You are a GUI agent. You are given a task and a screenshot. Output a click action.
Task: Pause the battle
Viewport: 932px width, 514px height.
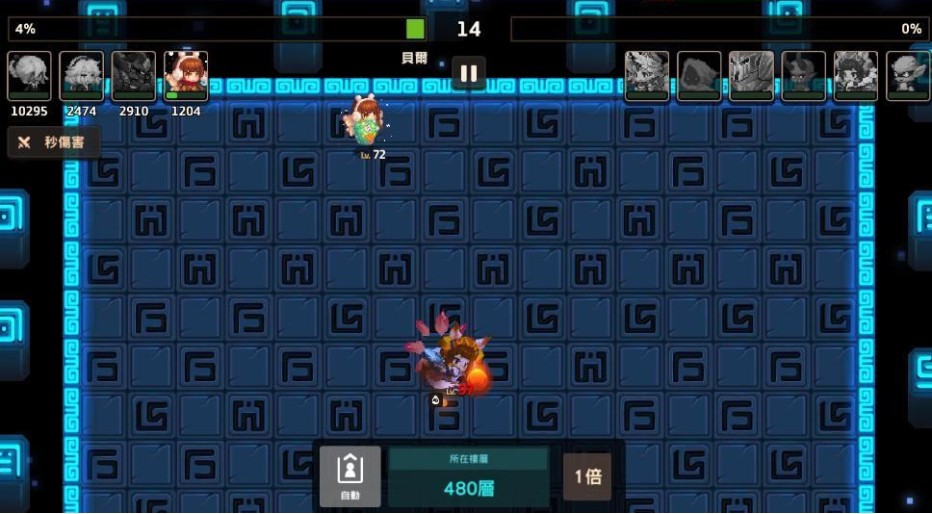(x=468, y=72)
